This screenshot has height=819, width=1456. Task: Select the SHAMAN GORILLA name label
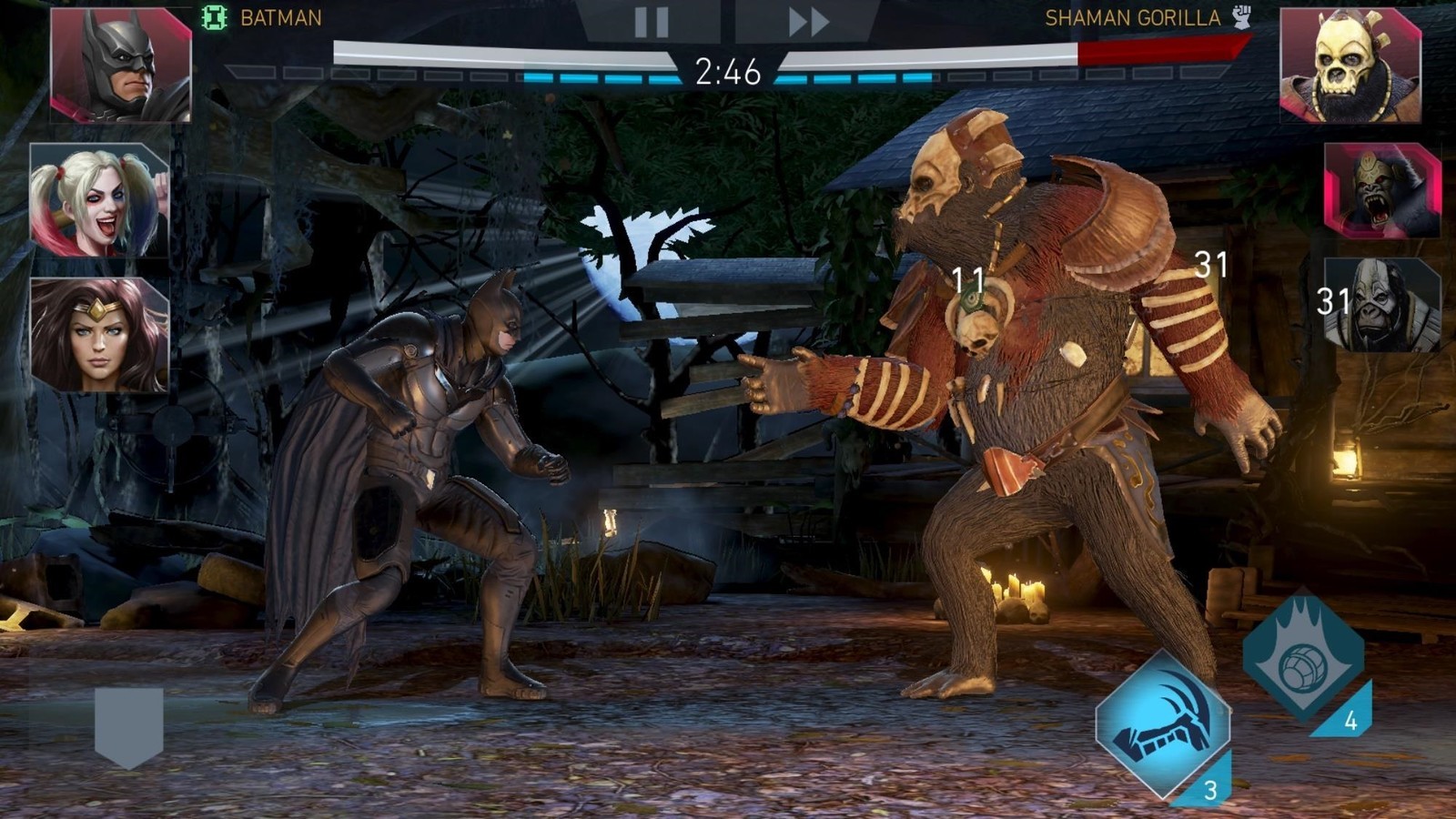pos(1132,15)
